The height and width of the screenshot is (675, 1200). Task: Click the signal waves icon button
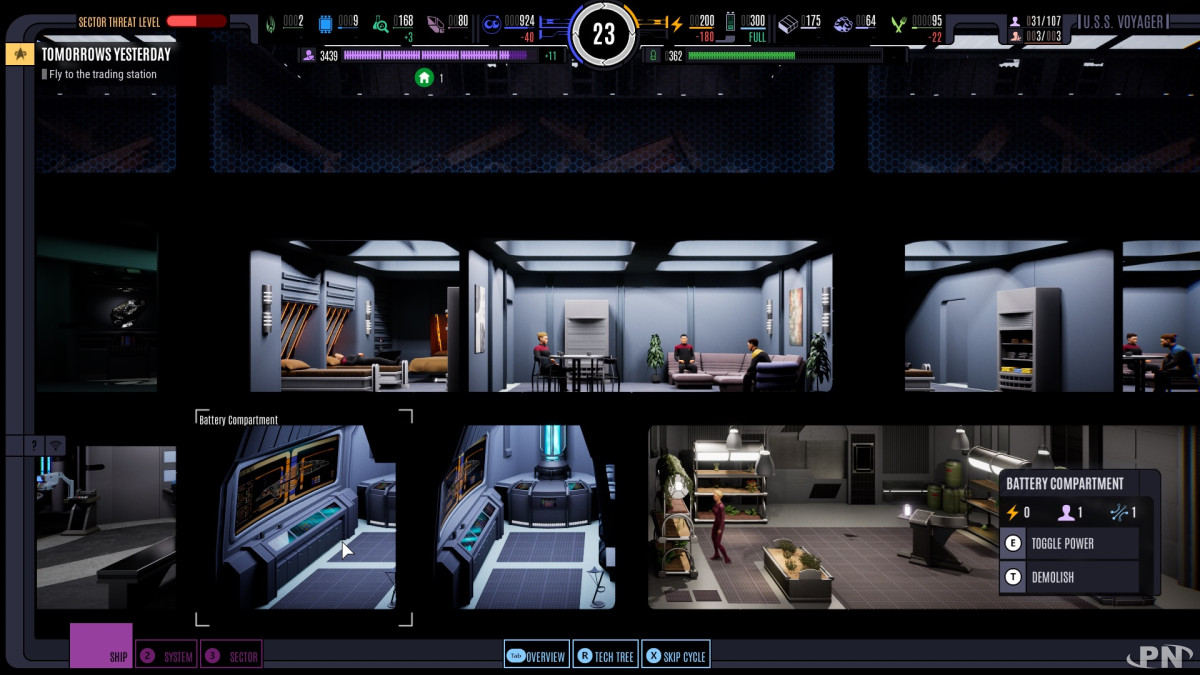55,445
